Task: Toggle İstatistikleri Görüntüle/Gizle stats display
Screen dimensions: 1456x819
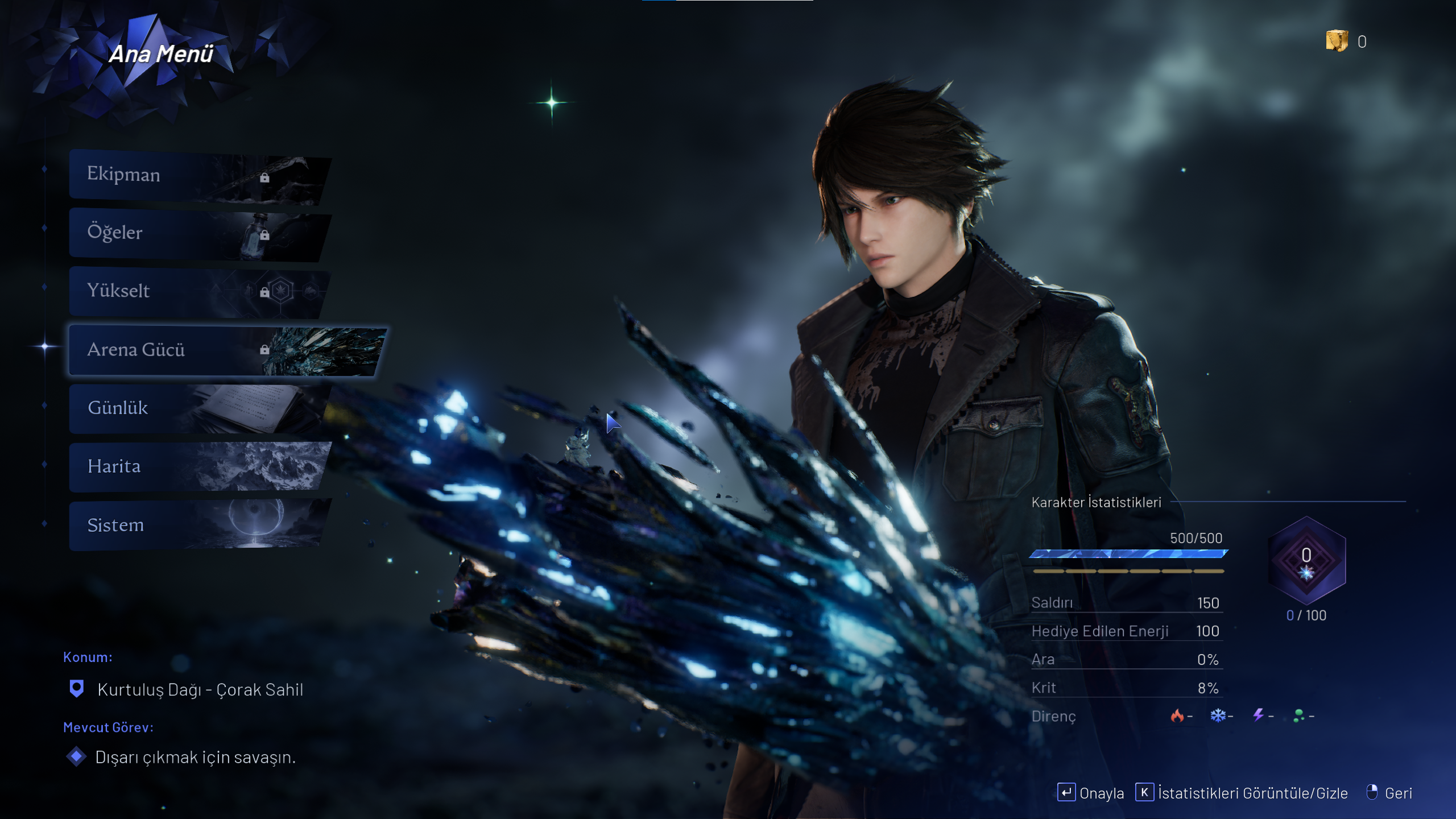Action: point(1242,793)
